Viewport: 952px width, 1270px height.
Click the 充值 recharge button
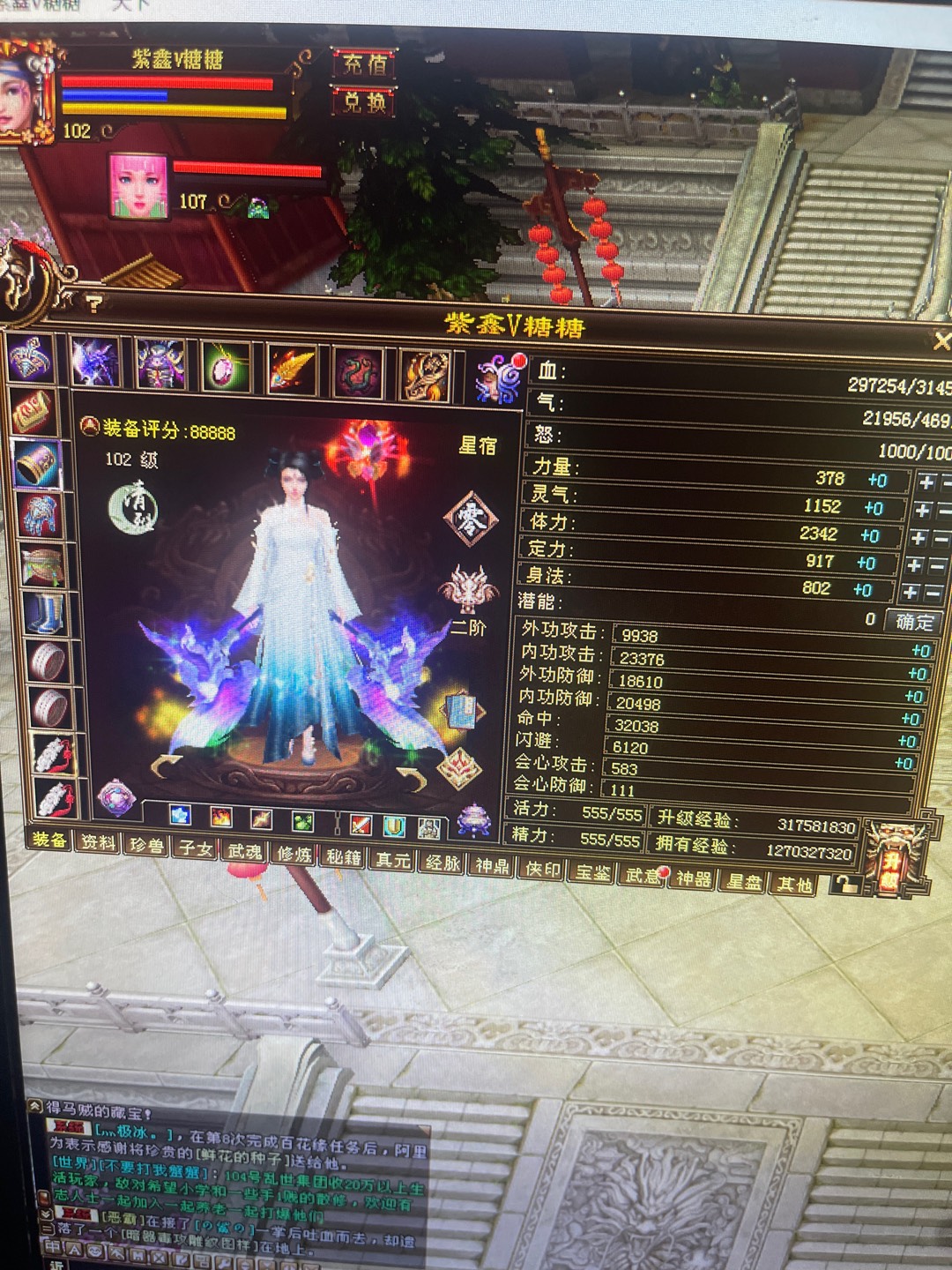pyautogui.click(x=365, y=64)
